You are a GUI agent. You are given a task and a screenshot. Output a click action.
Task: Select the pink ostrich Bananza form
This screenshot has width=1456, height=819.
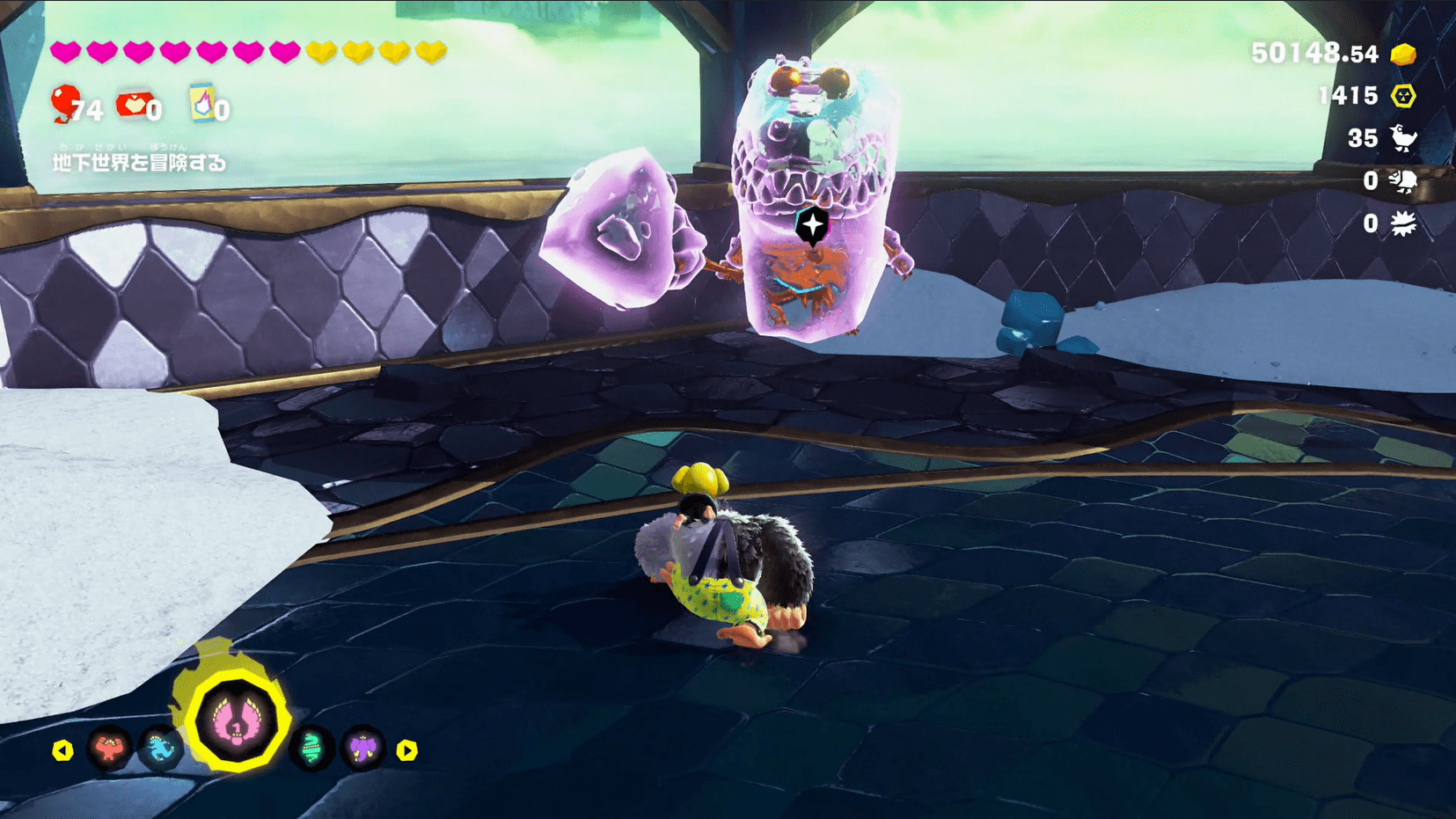236,722
